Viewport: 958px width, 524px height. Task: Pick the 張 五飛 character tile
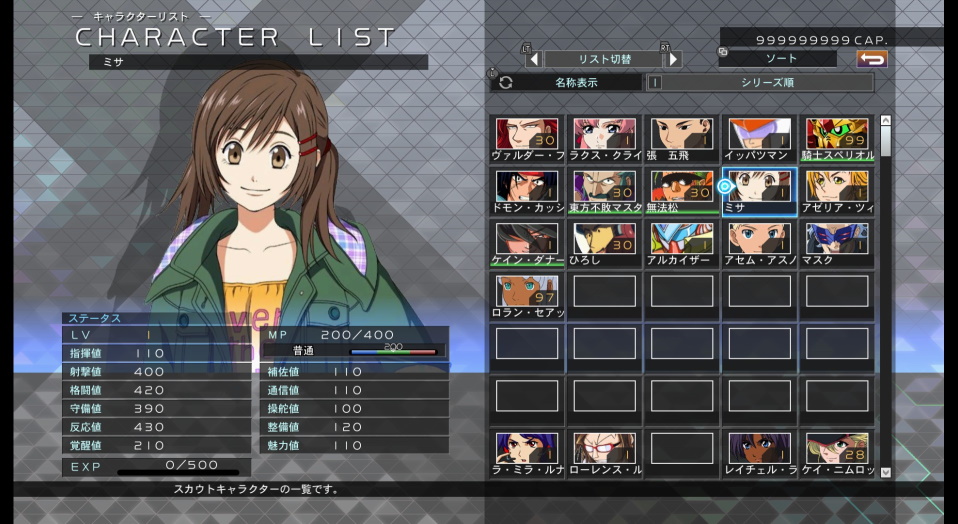coord(682,139)
